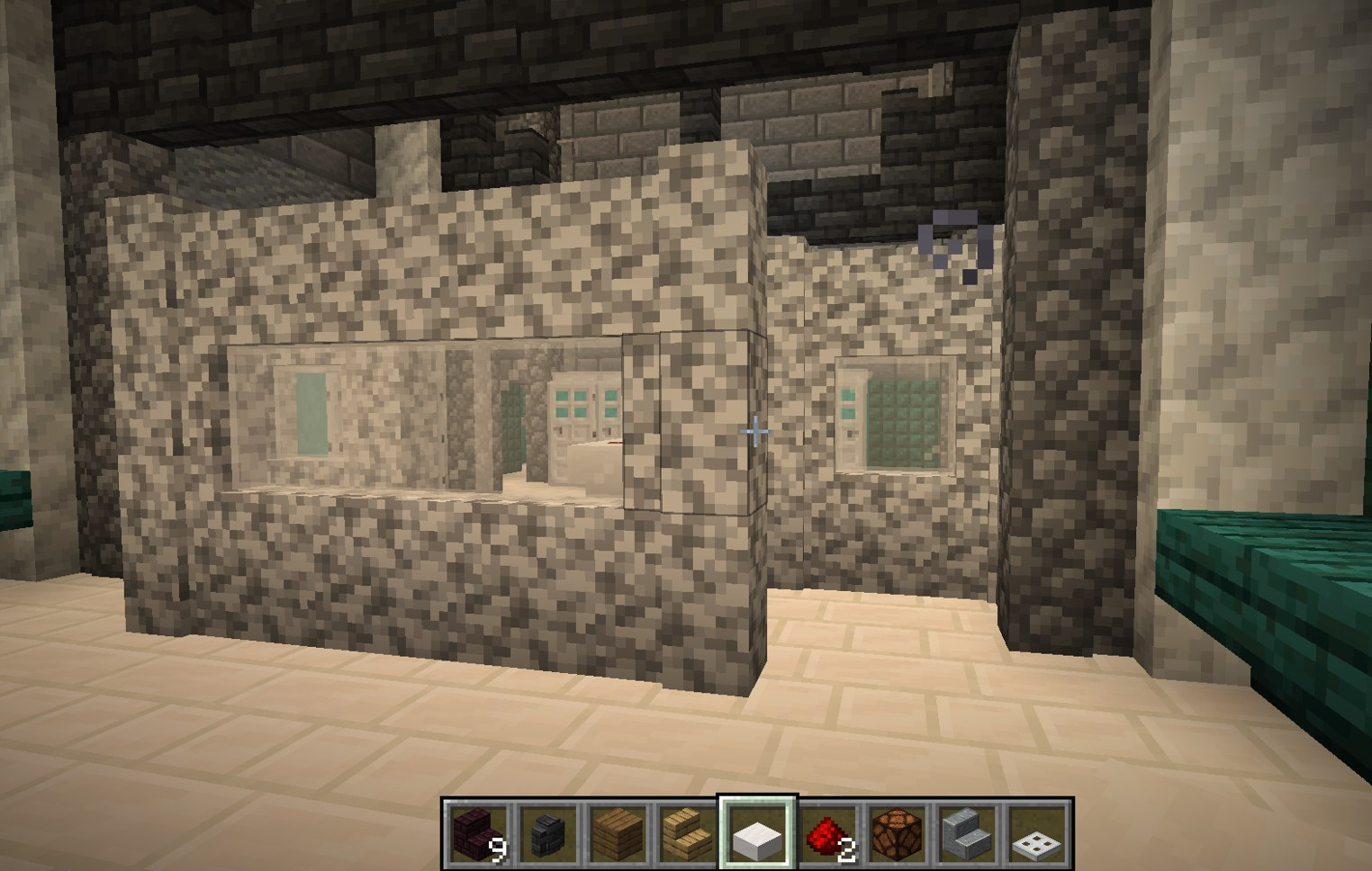This screenshot has height=871, width=1372.
Task: Select the blackstone stairs in the second slot
Action: click(x=548, y=834)
